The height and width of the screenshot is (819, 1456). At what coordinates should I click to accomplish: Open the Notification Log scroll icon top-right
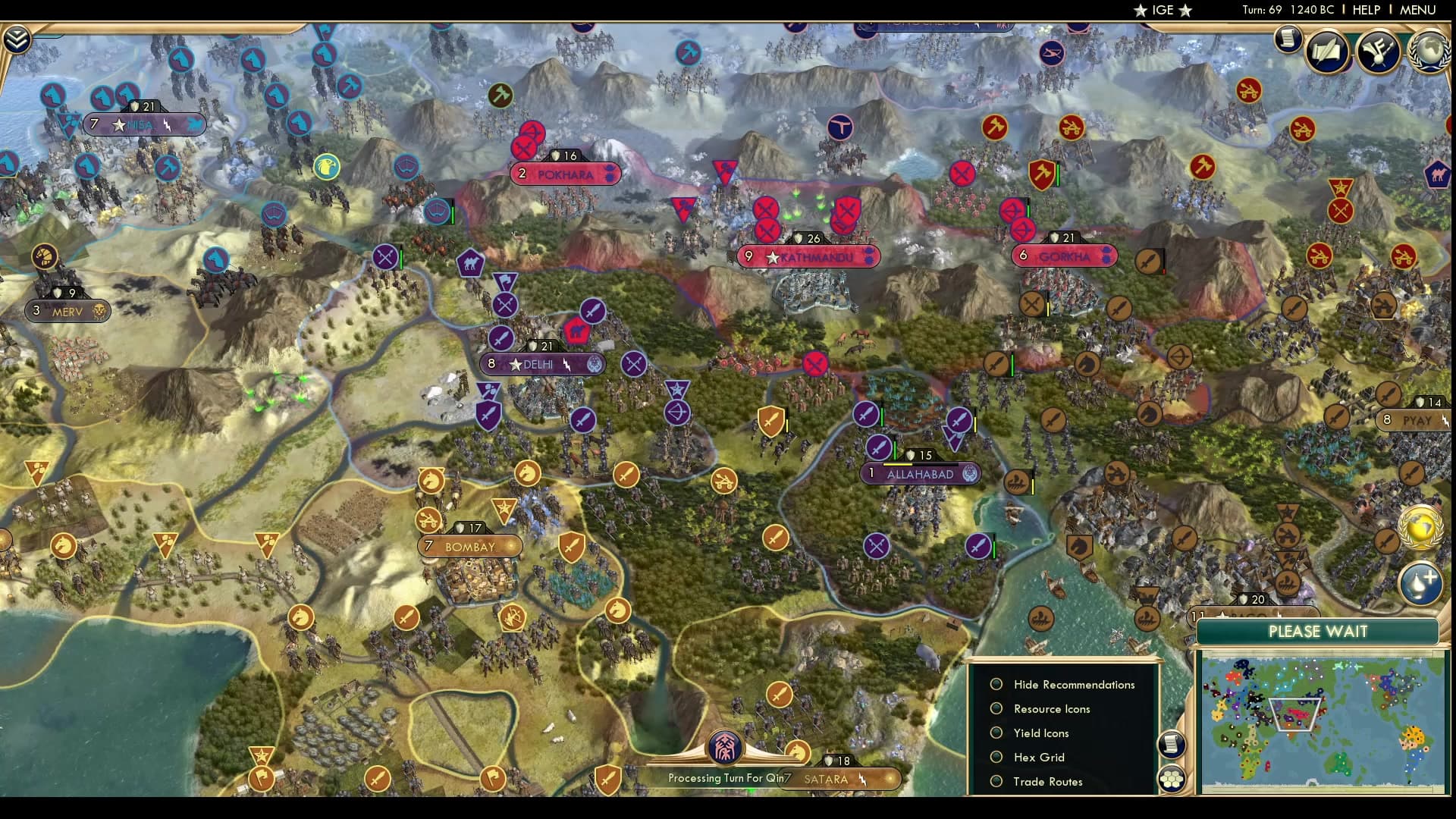tap(1287, 39)
